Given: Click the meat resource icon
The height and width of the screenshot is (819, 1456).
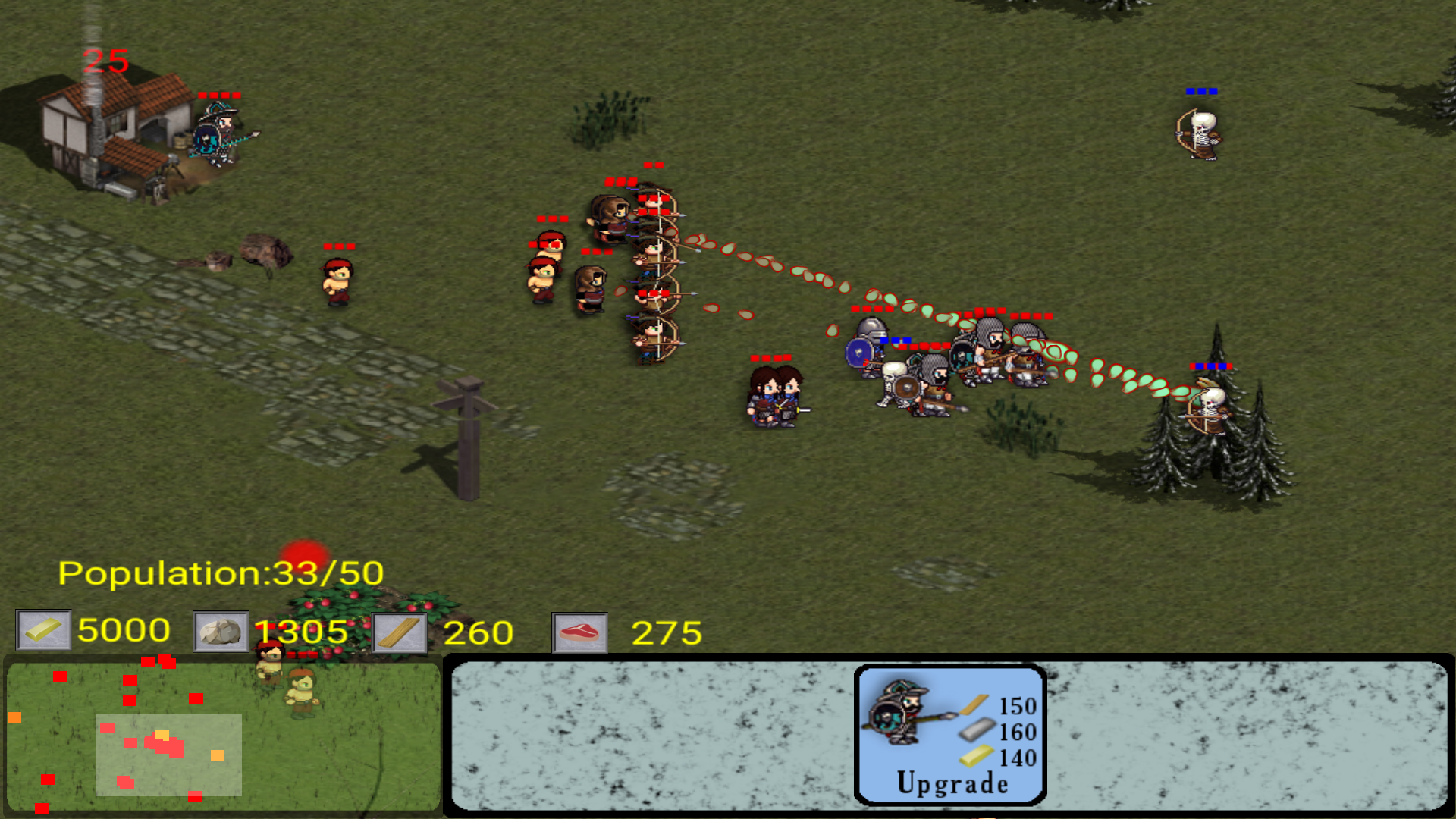Looking at the screenshot, I should 579,630.
